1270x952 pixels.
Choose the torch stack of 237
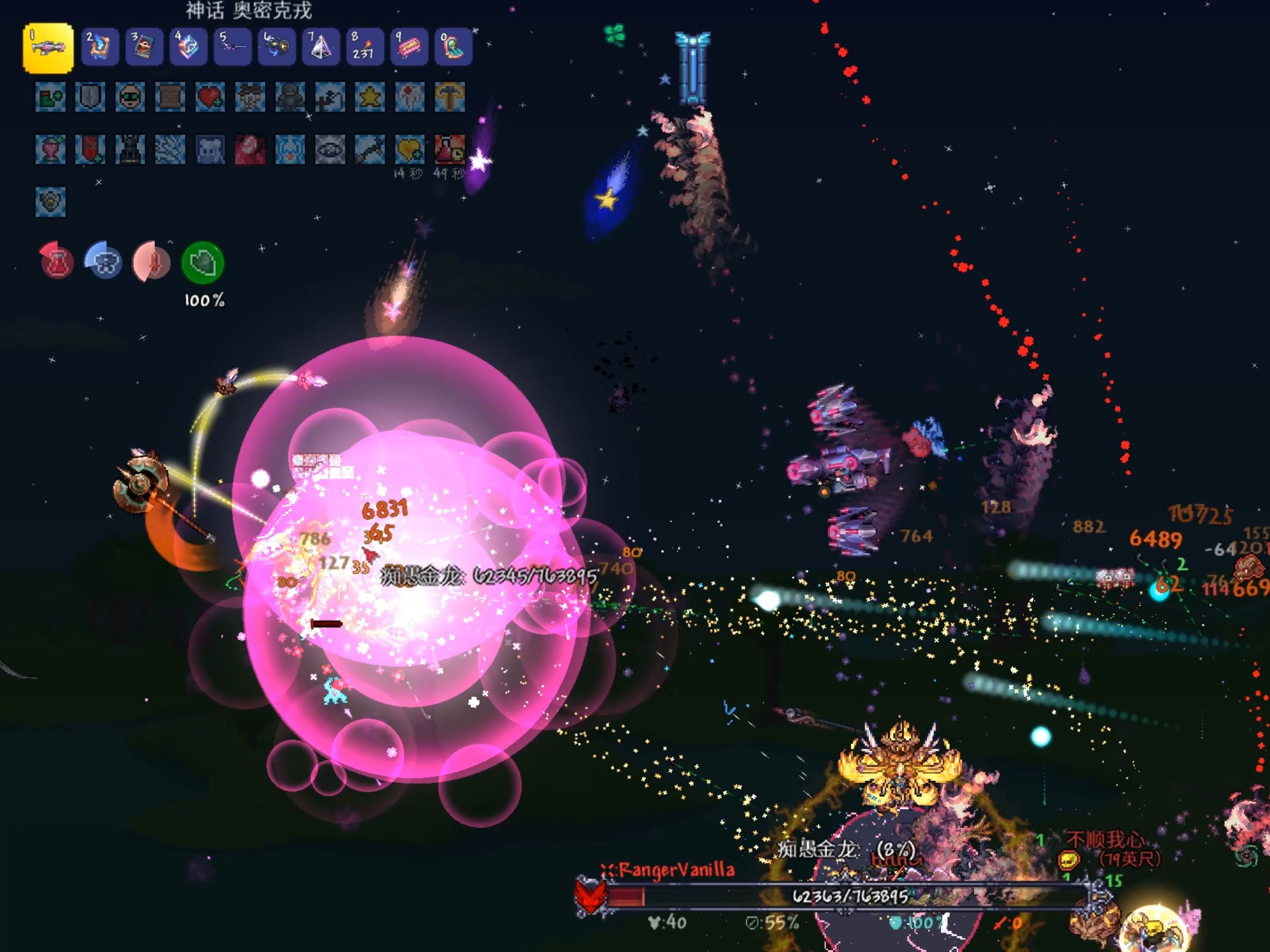(x=365, y=46)
